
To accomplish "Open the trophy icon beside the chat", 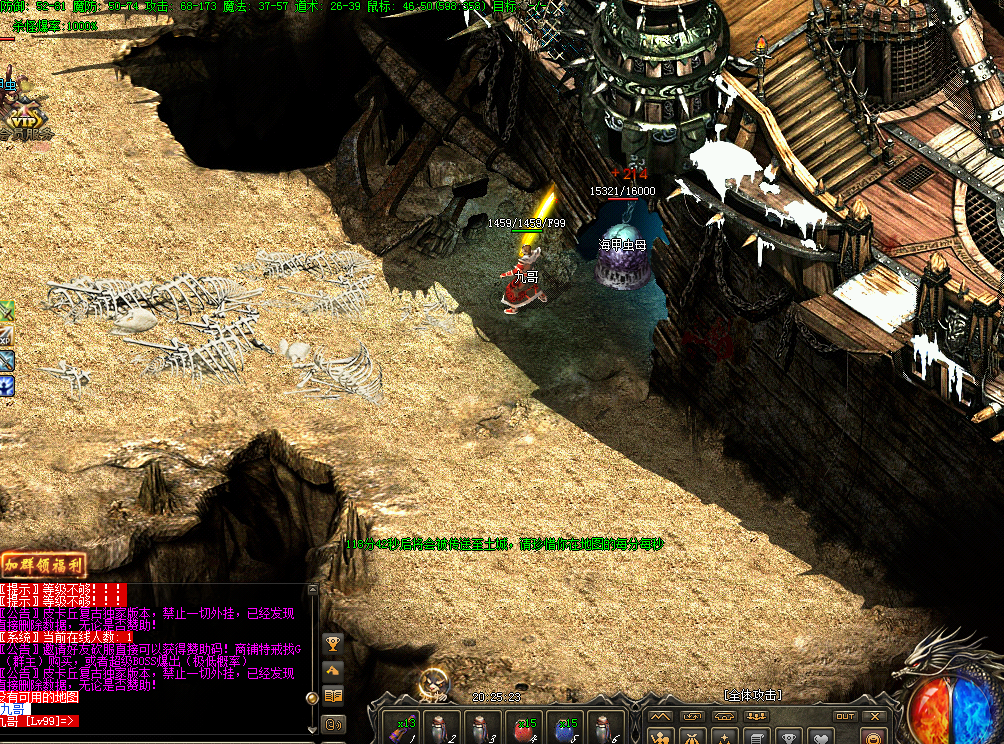I will tap(334, 642).
